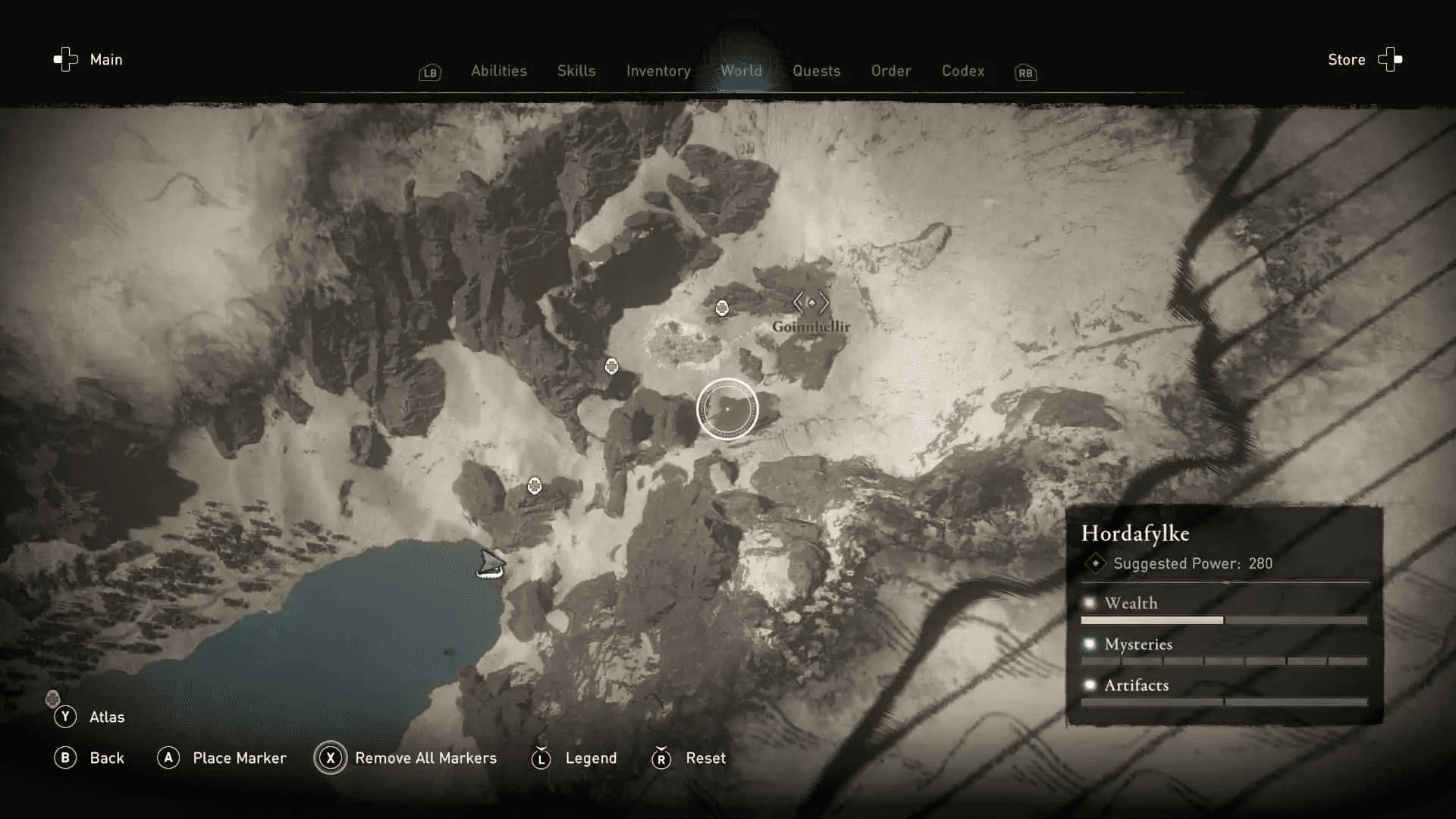Click the Main plus icon
This screenshot has height=819, width=1456.
point(64,59)
